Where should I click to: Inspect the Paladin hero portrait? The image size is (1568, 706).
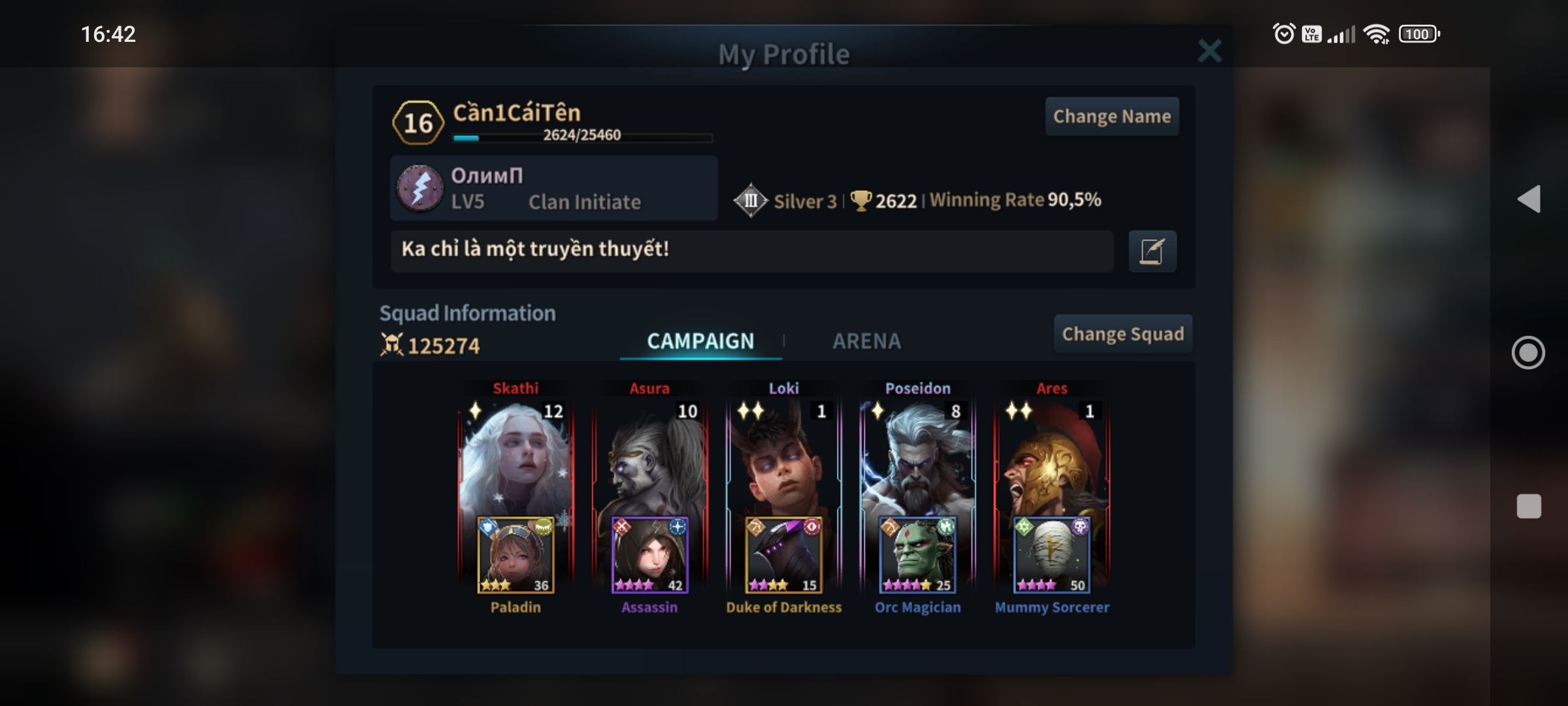pos(515,556)
